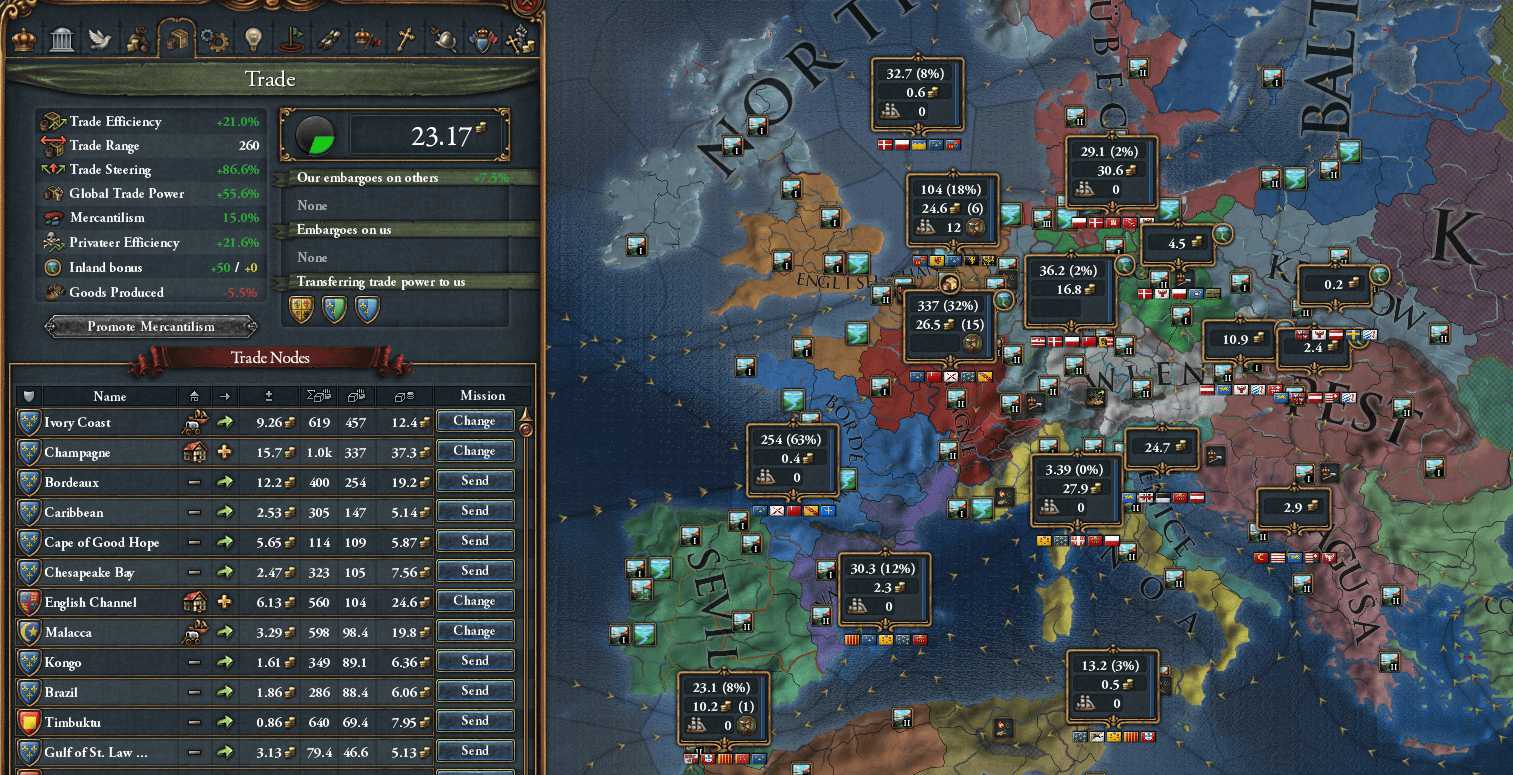Switch to the Technology tab with gears
The width and height of the screenshot is (1513, 775).
[213, 39]
